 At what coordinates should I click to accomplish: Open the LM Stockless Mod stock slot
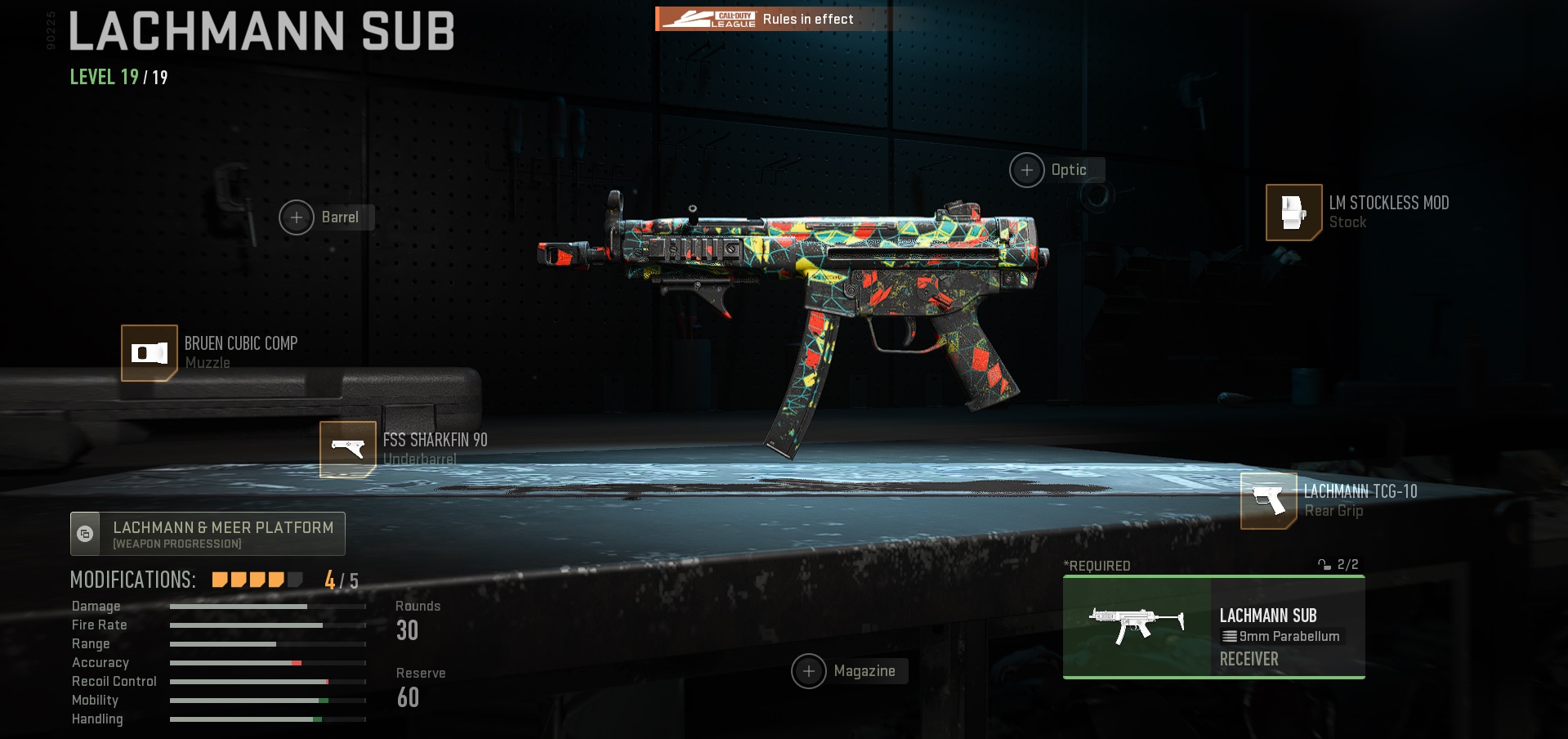pyautogui.click(x=1293, y=213)
